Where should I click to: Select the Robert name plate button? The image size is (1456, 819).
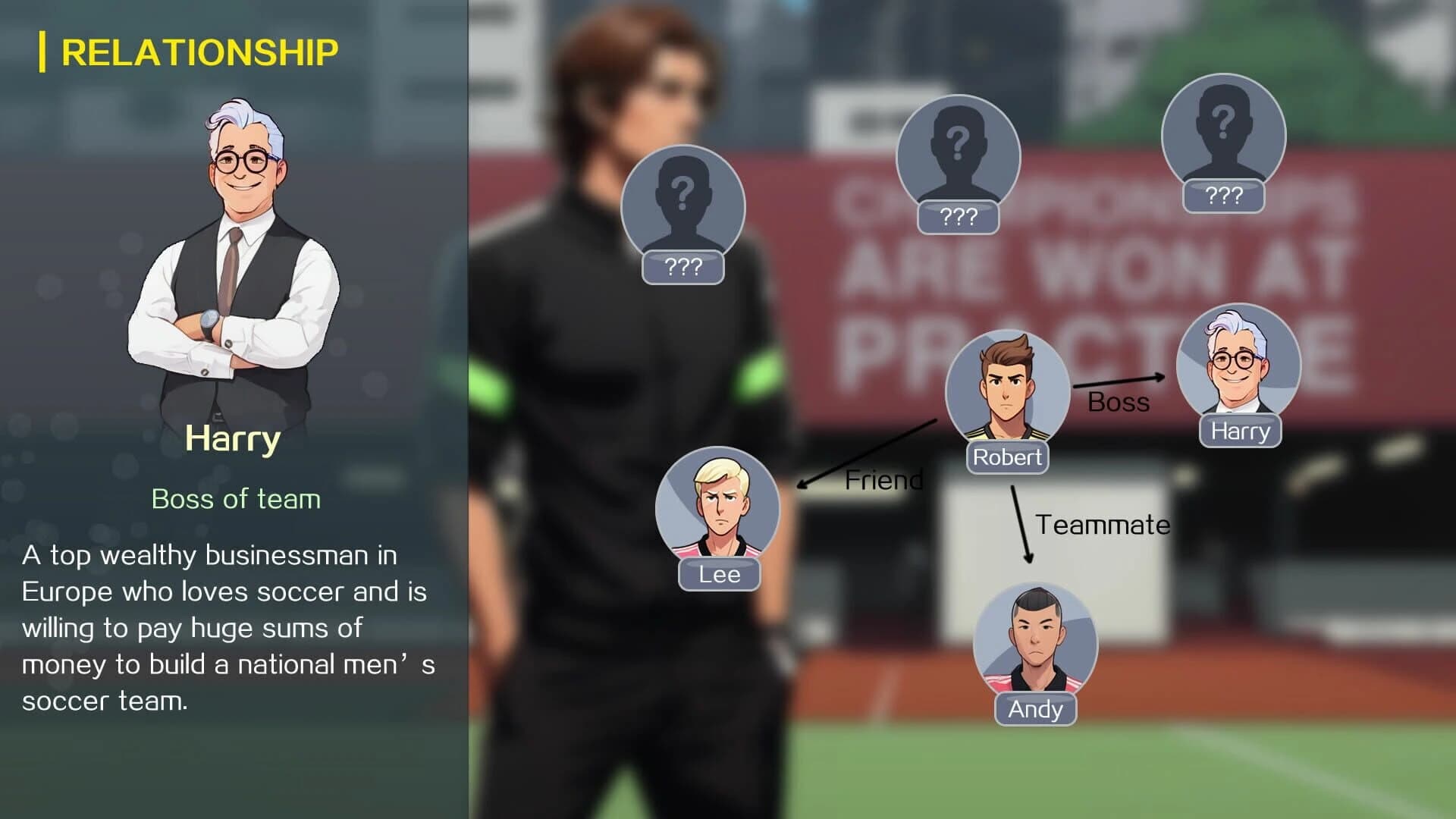pyautogui.click(x=1007, y=457)
